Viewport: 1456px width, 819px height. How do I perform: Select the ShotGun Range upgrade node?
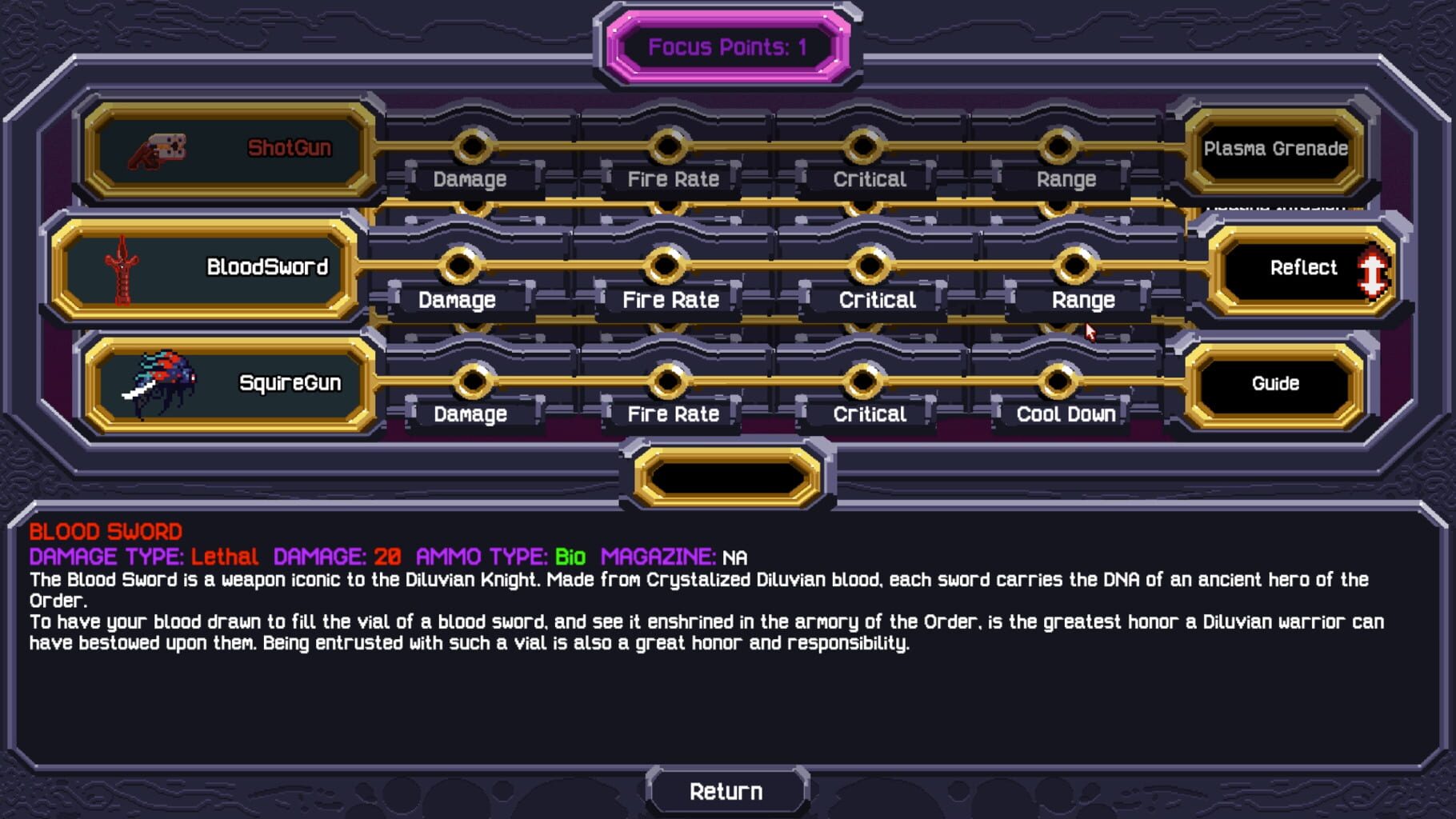(1059, 146)
